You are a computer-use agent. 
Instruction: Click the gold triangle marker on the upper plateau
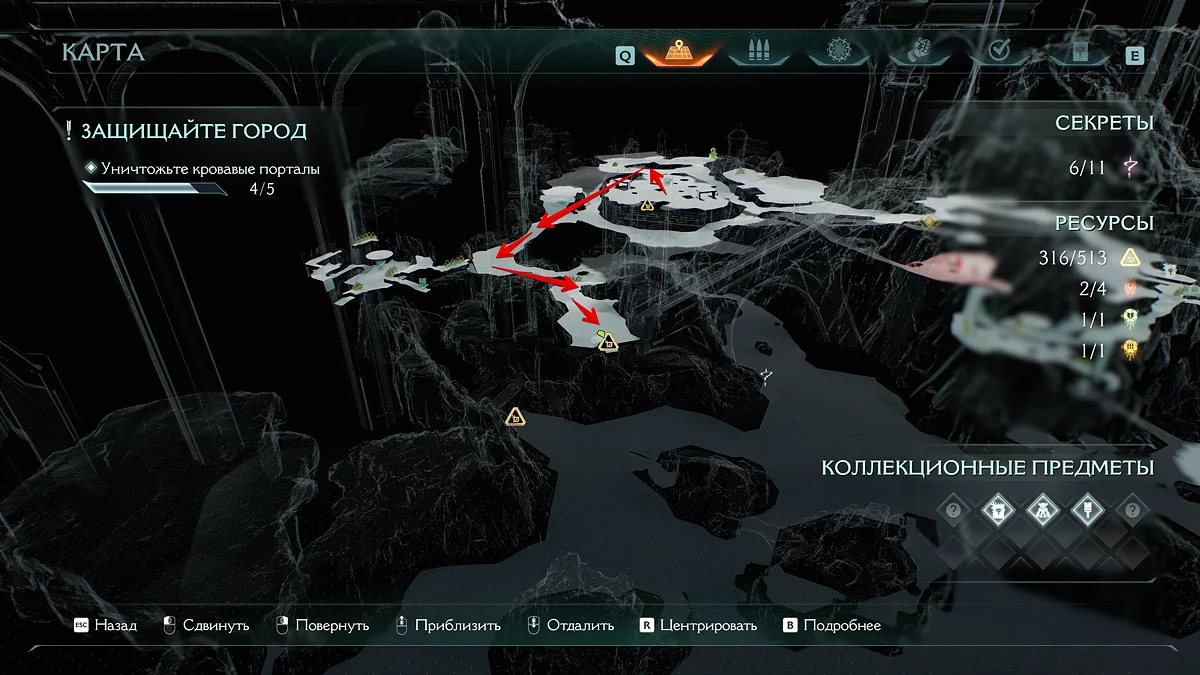647,205
